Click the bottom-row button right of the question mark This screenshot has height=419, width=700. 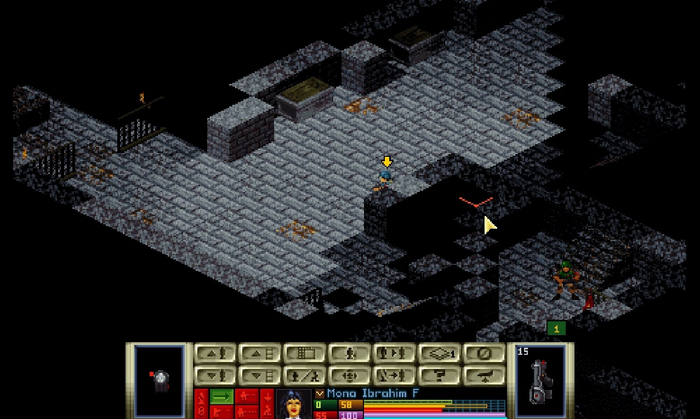pyautogui.click(x=481, y=375)
